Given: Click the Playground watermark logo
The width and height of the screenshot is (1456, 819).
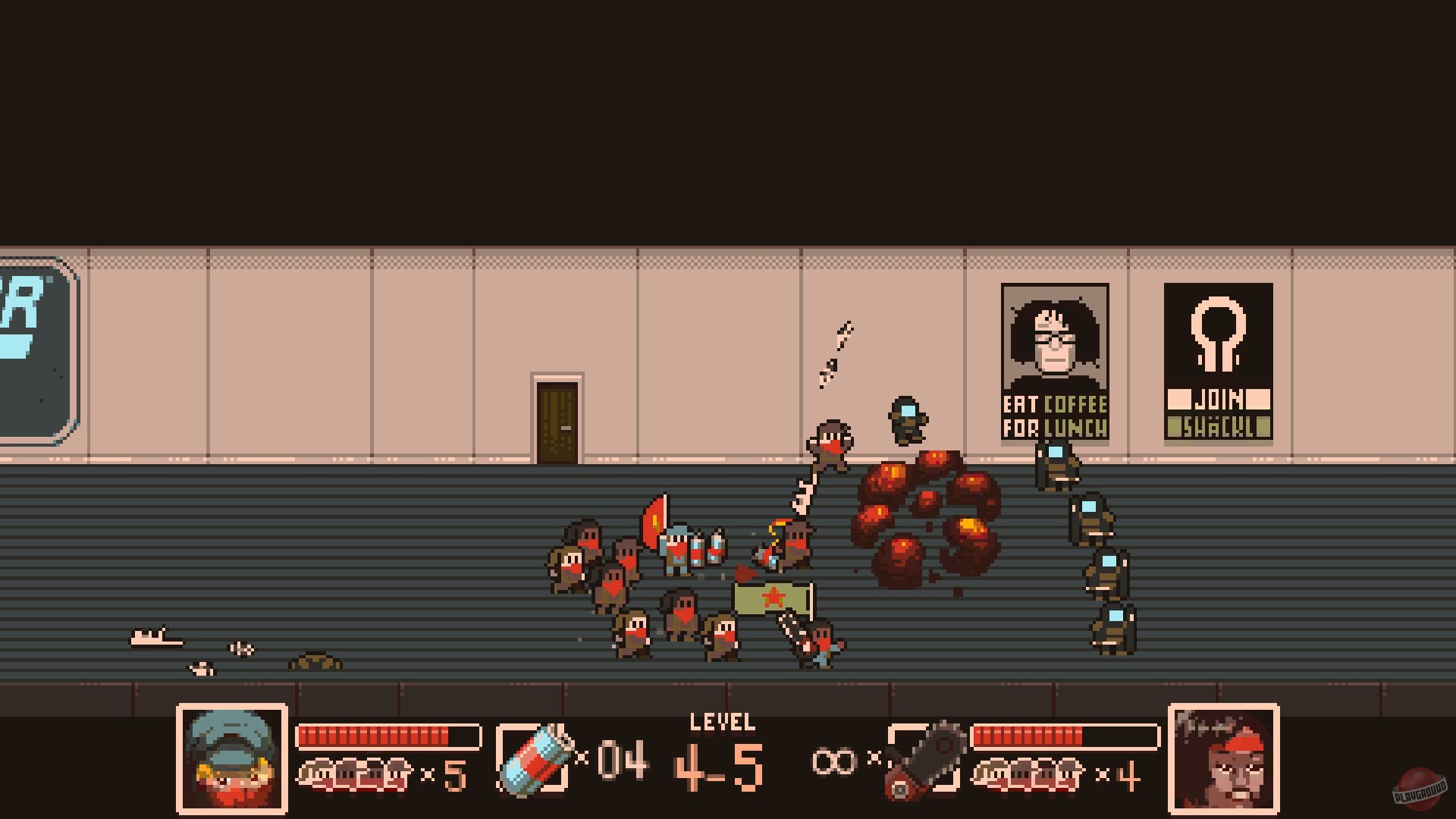Looking at the screenshot, I should pyautogui.click(x=1418, y=786).
